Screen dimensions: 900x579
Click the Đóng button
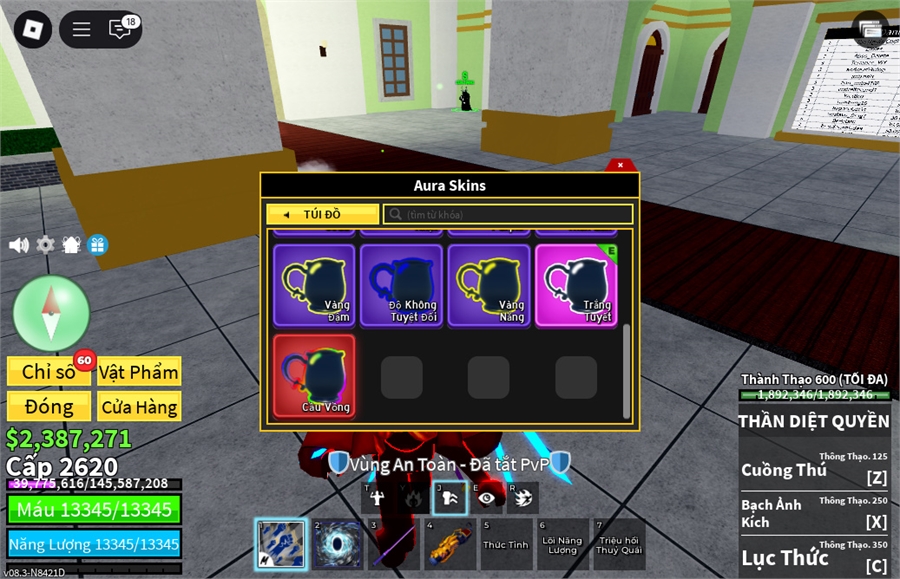point(49,407)
